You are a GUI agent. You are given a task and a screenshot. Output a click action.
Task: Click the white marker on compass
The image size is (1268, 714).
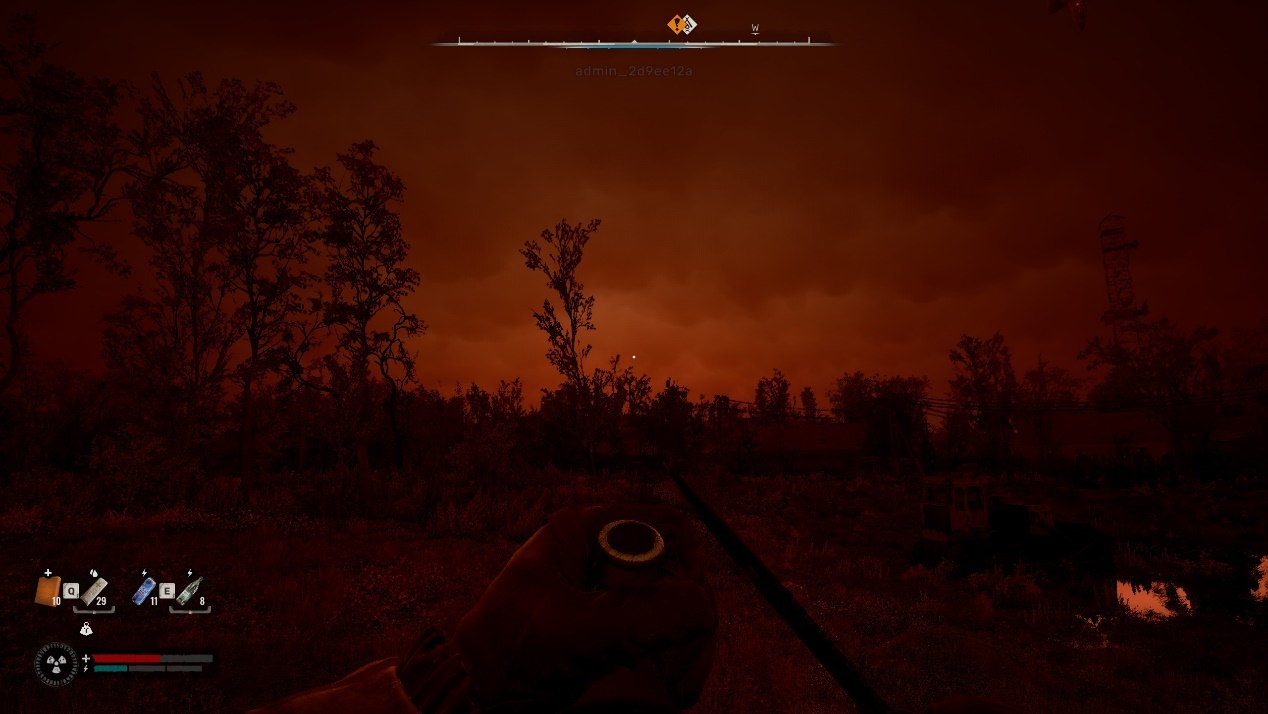689,25
